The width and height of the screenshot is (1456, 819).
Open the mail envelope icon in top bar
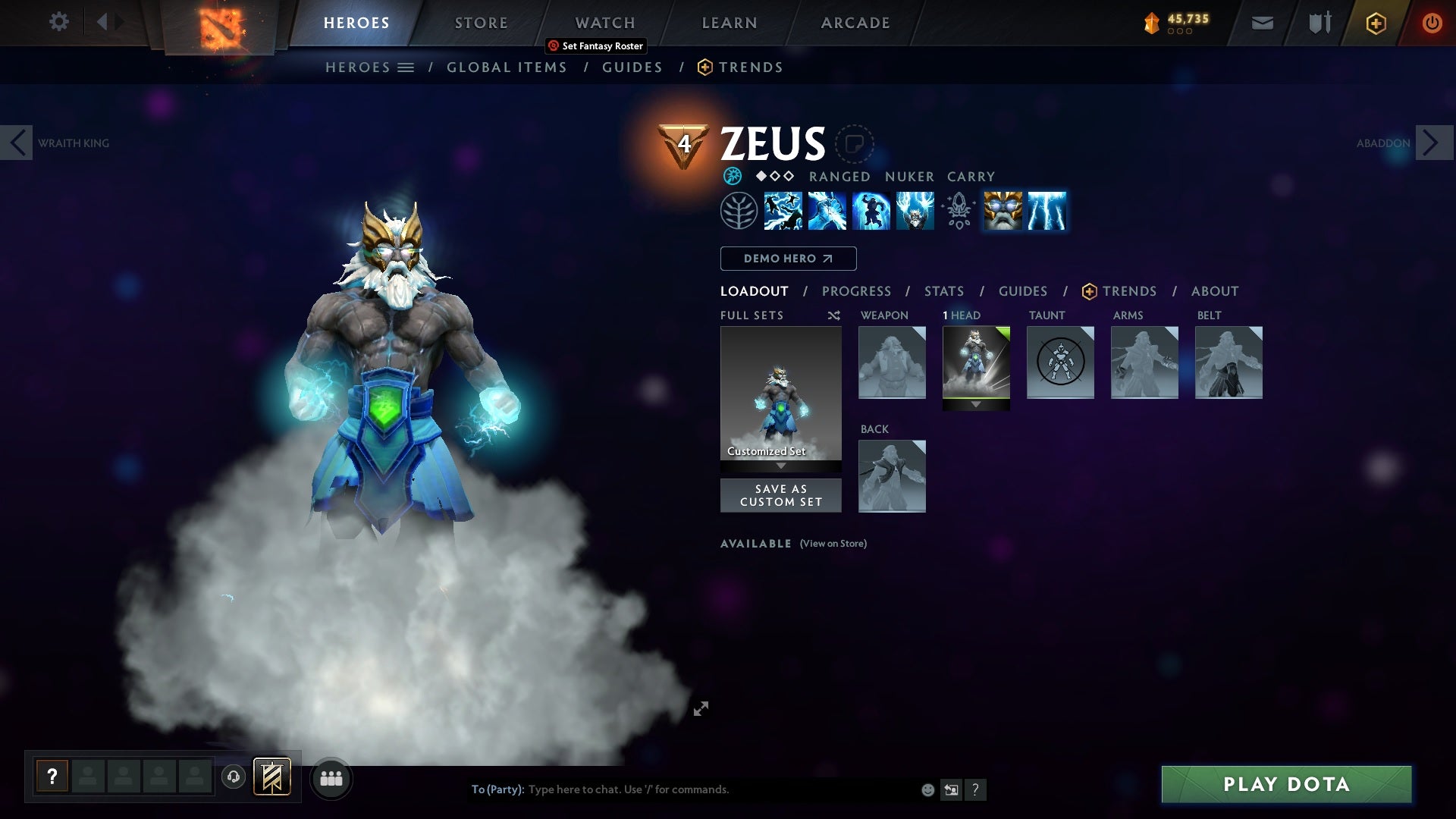point(1261,22)
